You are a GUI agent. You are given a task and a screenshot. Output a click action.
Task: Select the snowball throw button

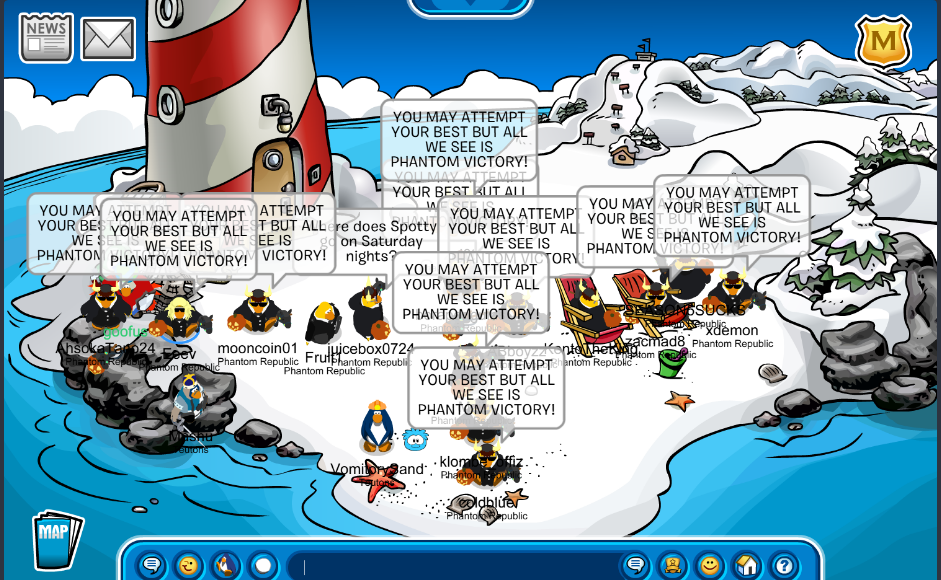(263, 566)
